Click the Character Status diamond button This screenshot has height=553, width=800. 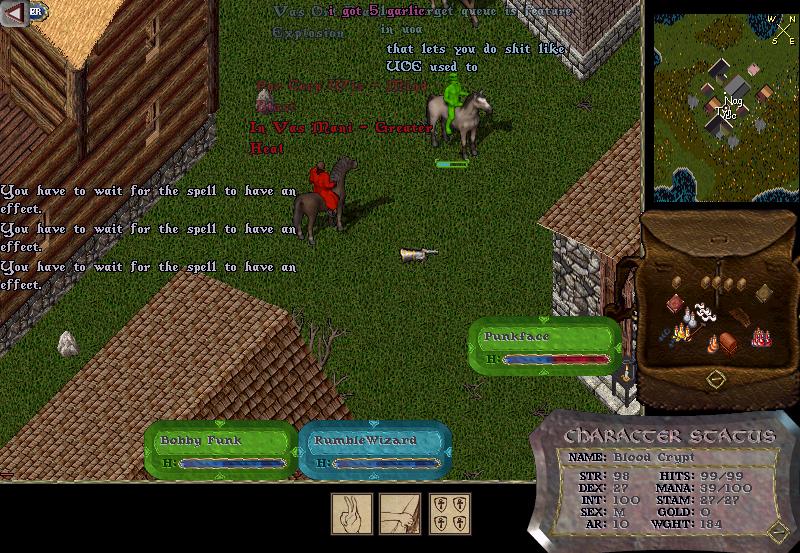[x=775, y=530]
